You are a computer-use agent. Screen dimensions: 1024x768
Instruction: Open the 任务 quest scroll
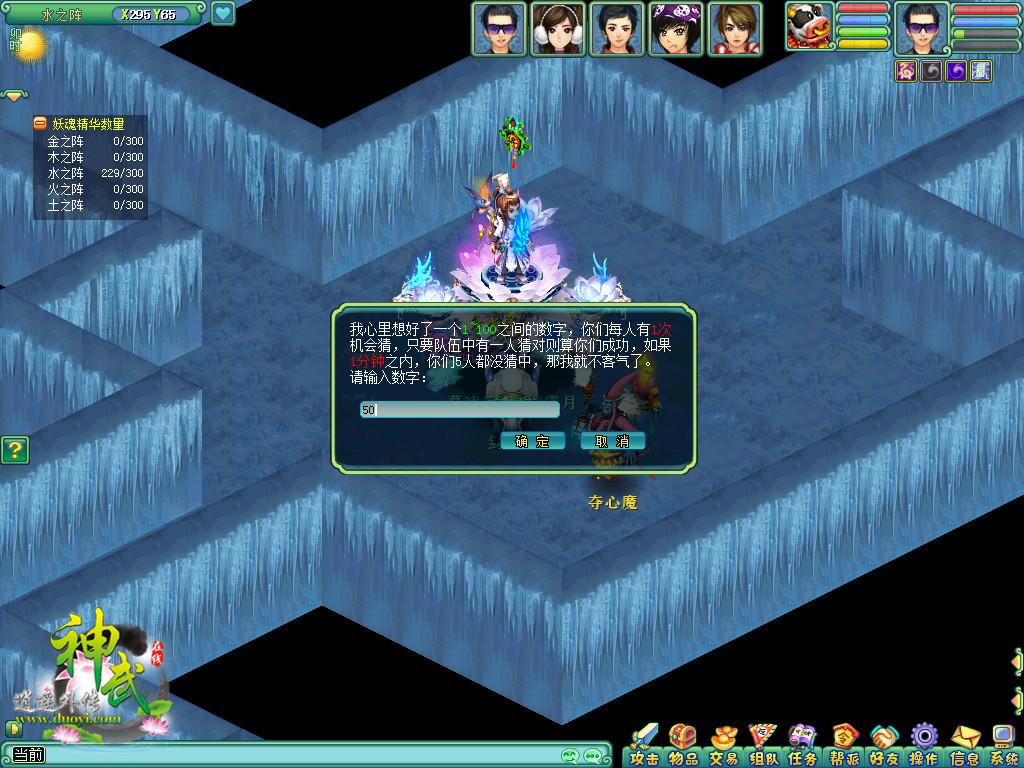(x=803, y=745)
